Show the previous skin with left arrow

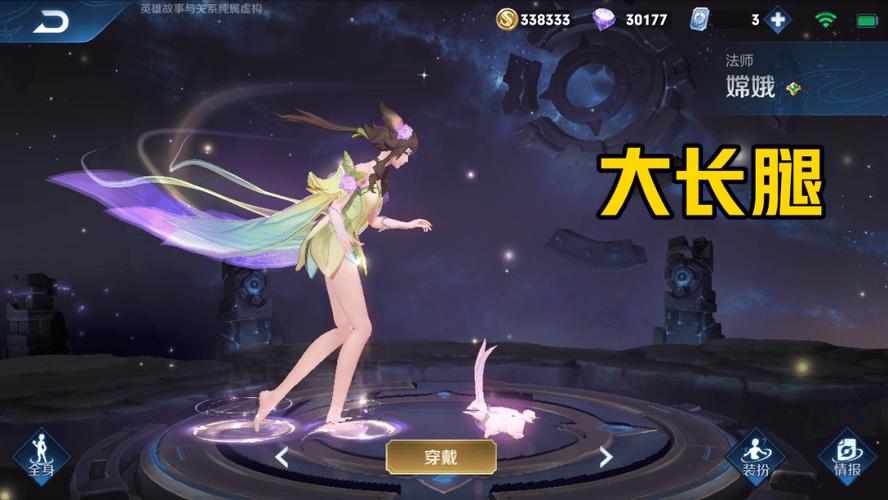pos(282,458)
